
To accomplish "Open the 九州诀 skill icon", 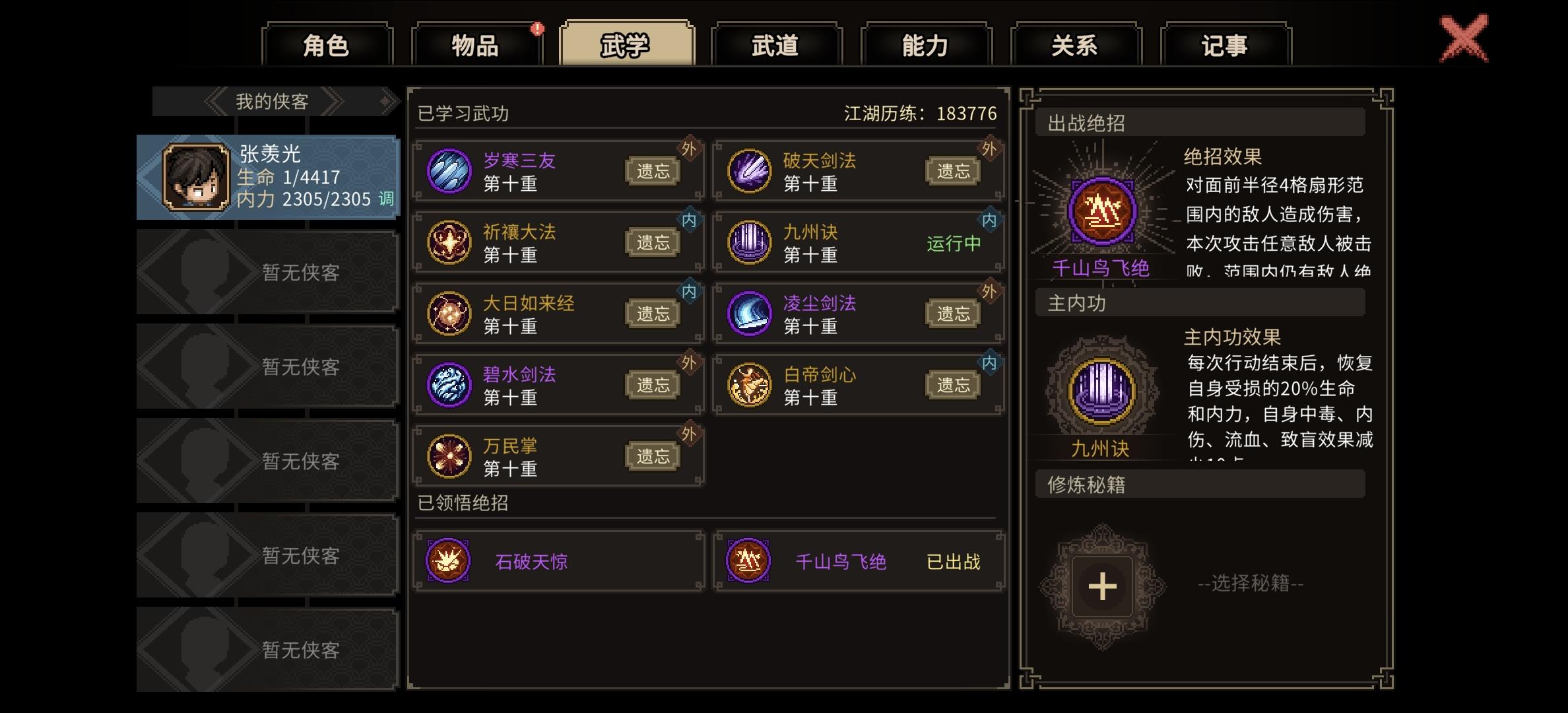I will pyautogui.click(x=749, y=241).
